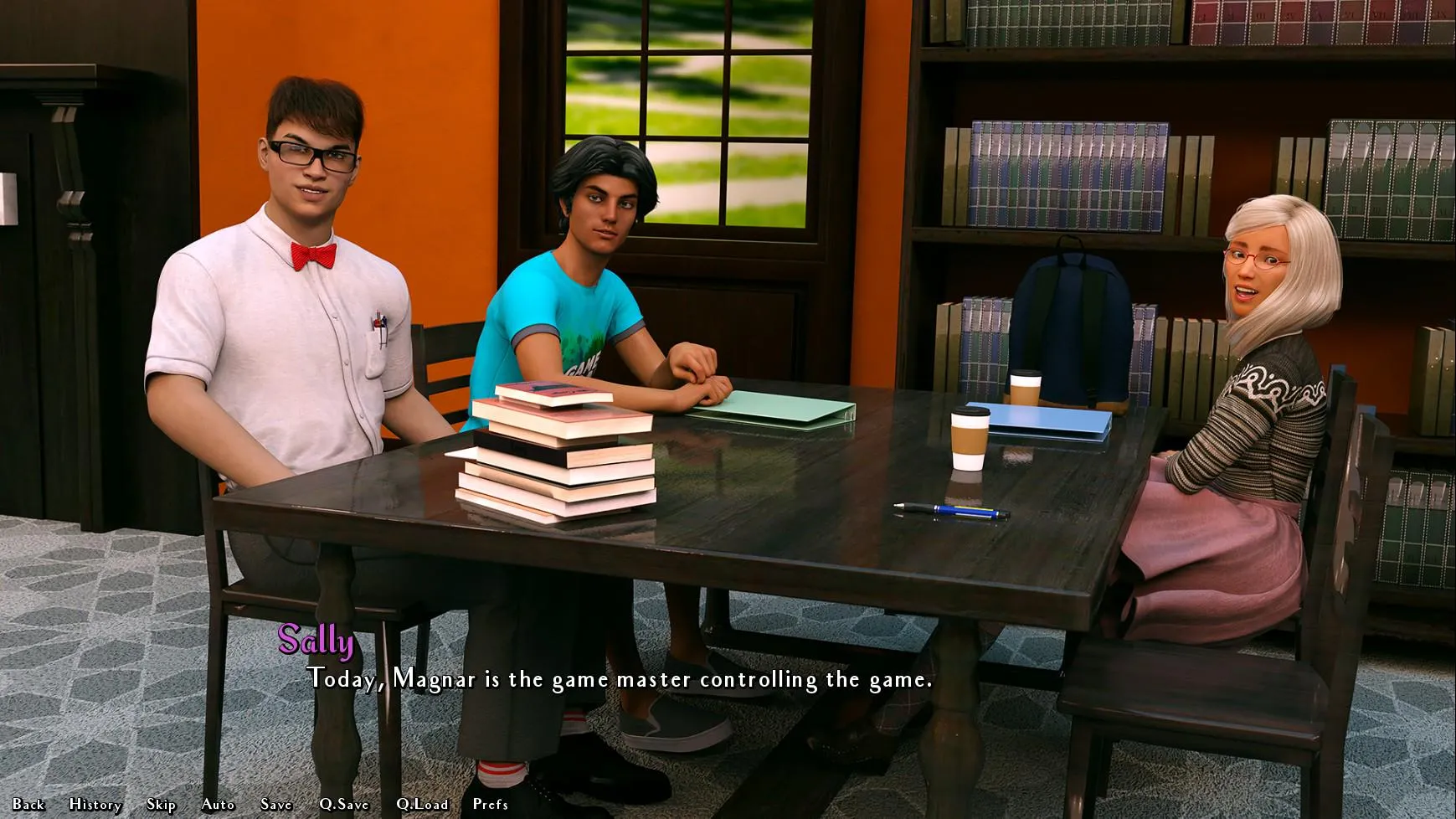
Task: Use Q.Load to quick load
Action: (x=422, y=804)
